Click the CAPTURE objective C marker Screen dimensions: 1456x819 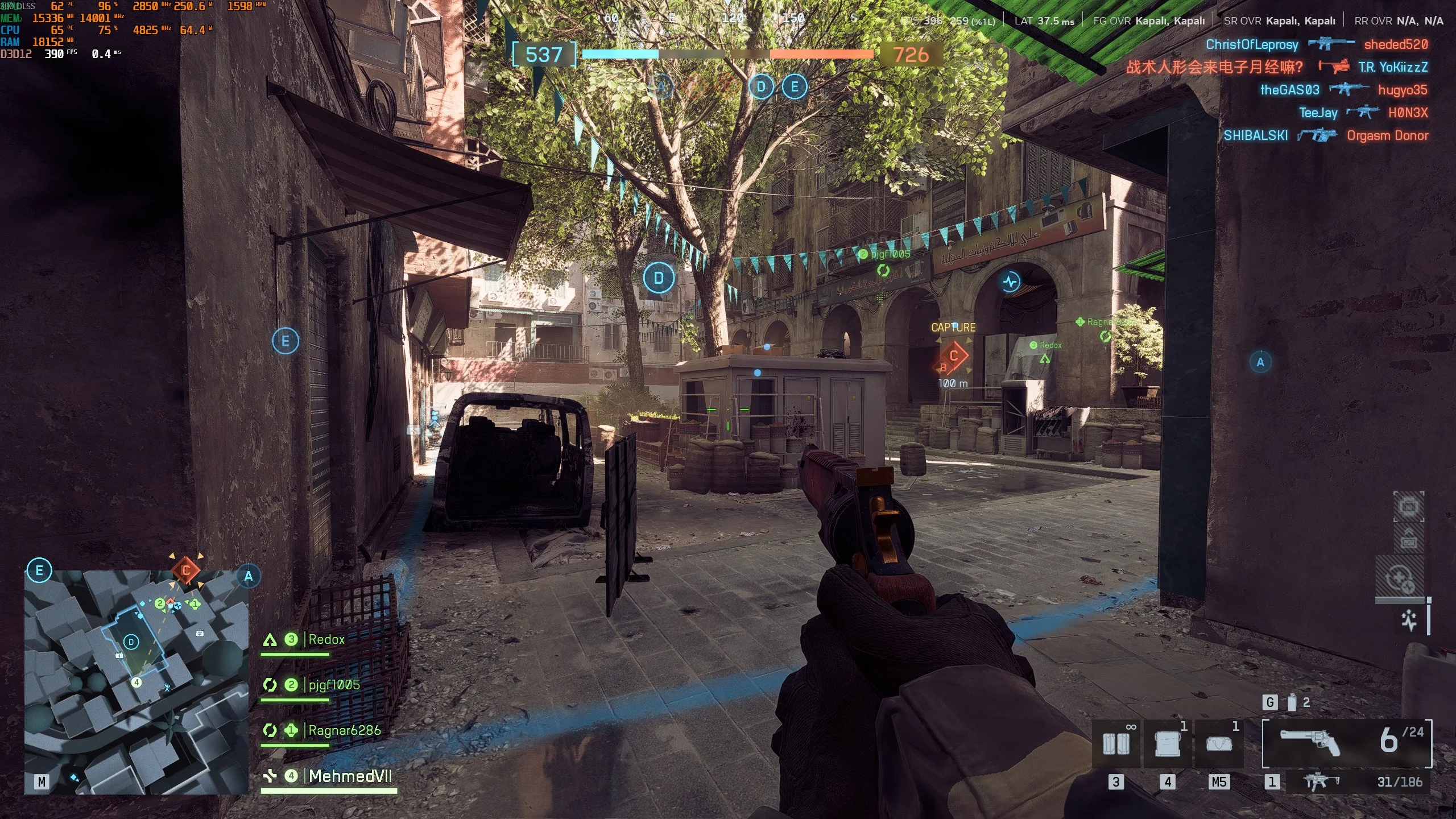[954, 357]
